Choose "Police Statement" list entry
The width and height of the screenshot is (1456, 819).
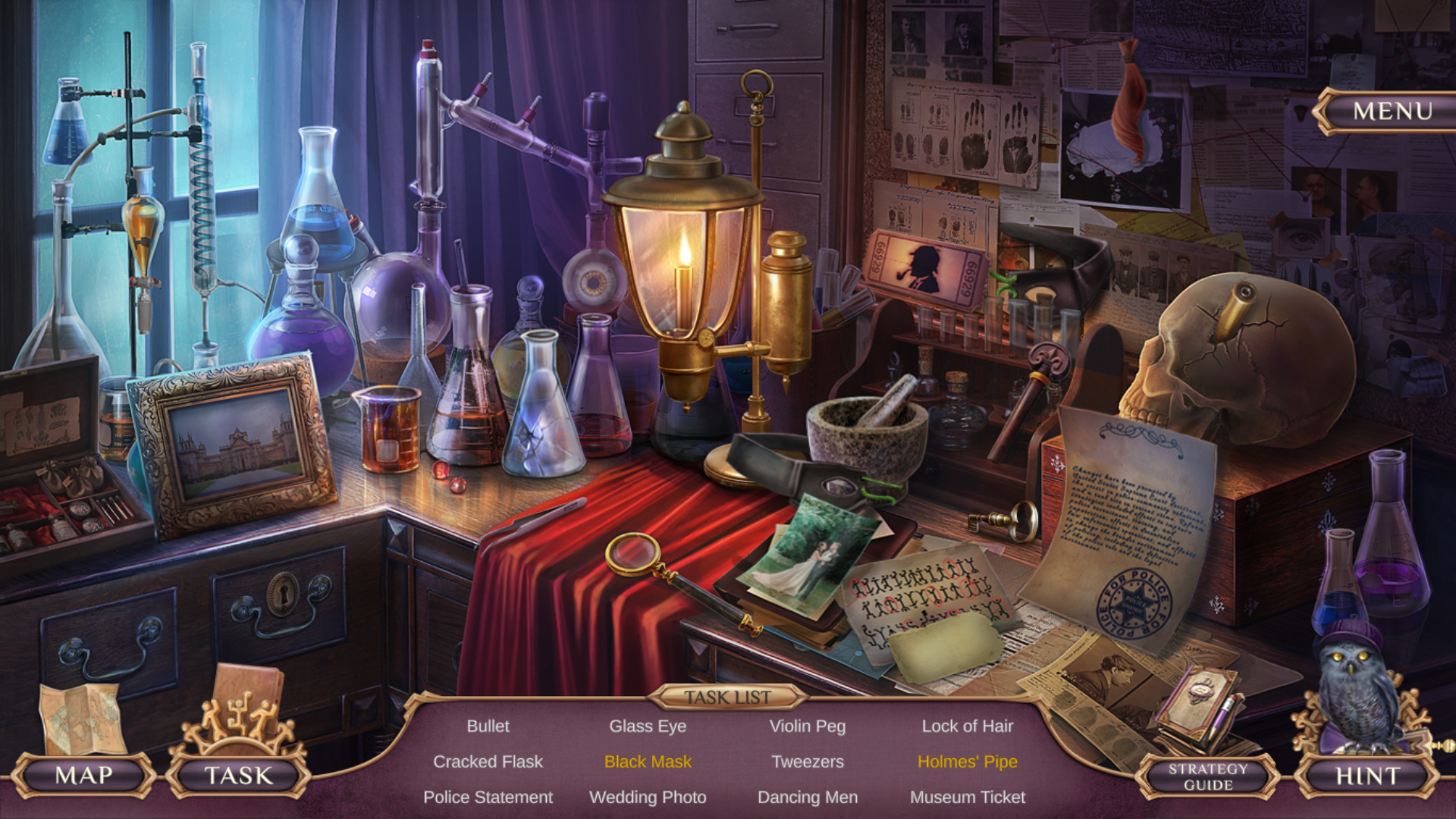488,797
